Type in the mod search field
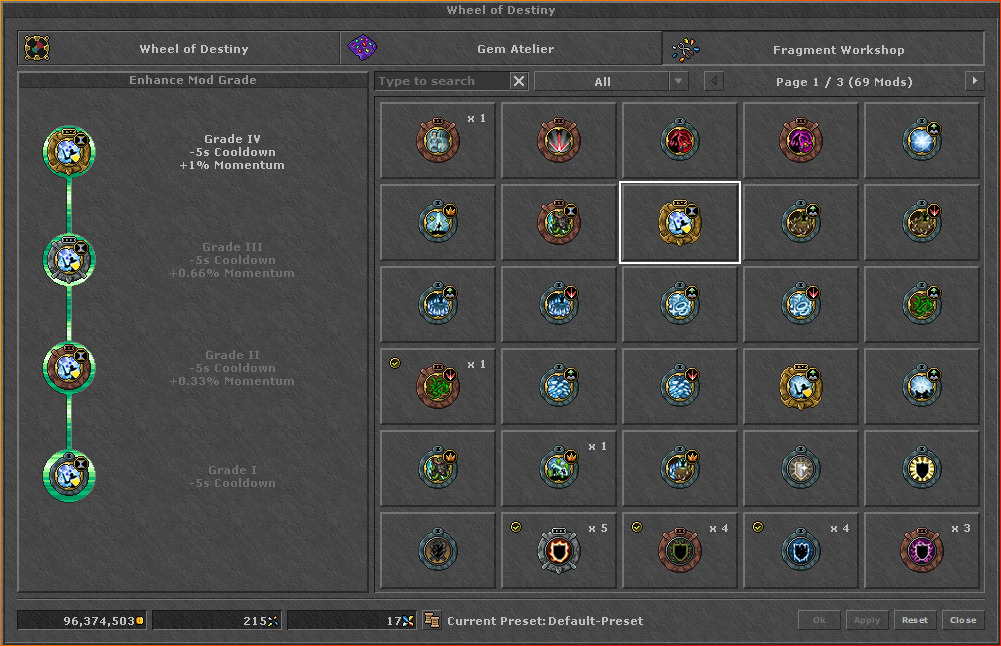The height and width of the screenshot is (646, 1001). coord(442,81)
